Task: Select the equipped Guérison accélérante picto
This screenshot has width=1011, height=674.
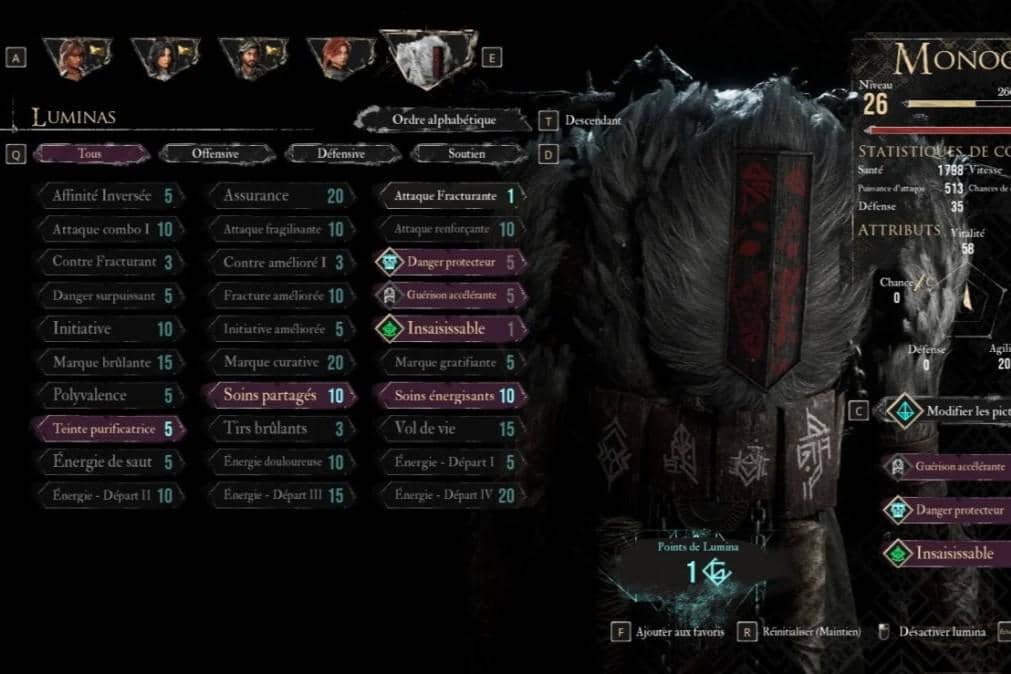Action: (950, 467)
